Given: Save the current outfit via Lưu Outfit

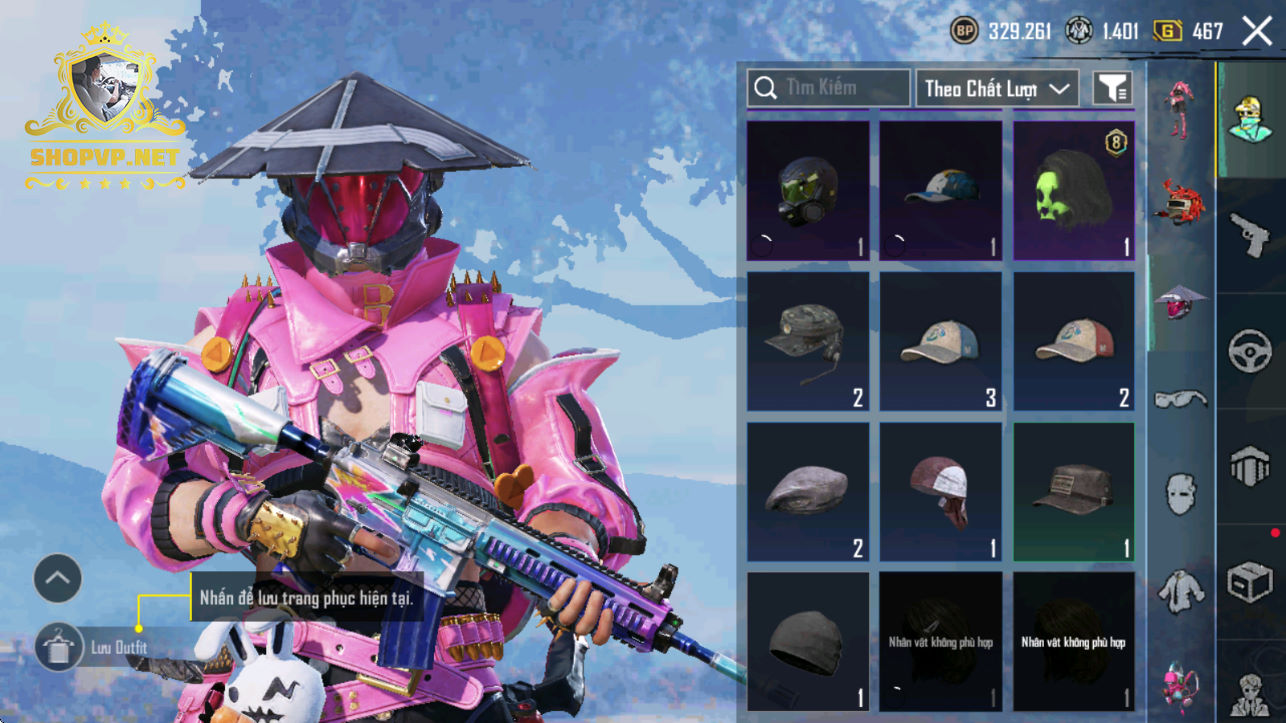Looking at the screenshot, I should point(60,648).
